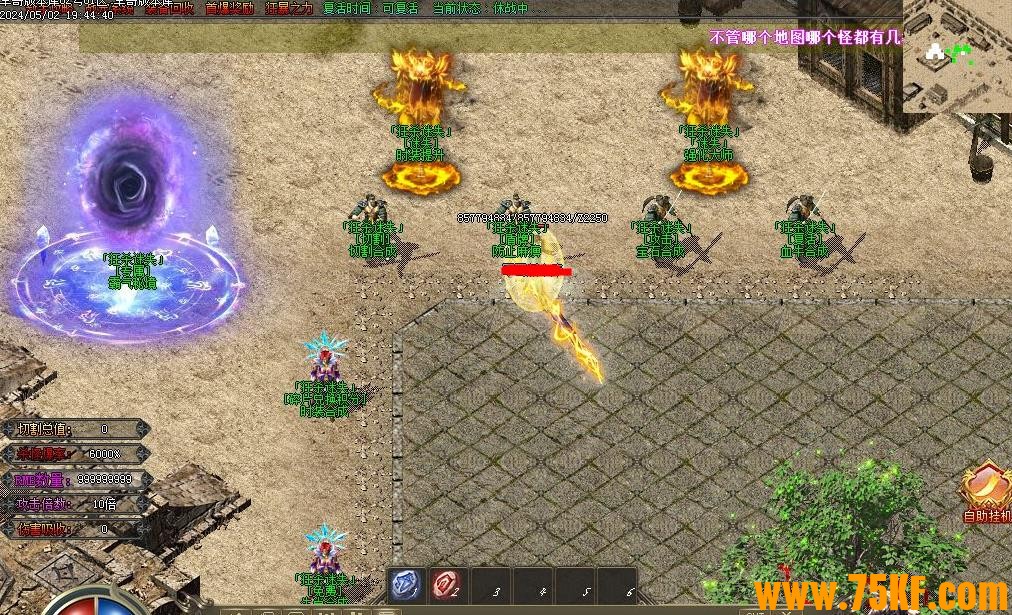
Task: Use the red scroll item in hotbar slot 2
Action: [446, 586]
